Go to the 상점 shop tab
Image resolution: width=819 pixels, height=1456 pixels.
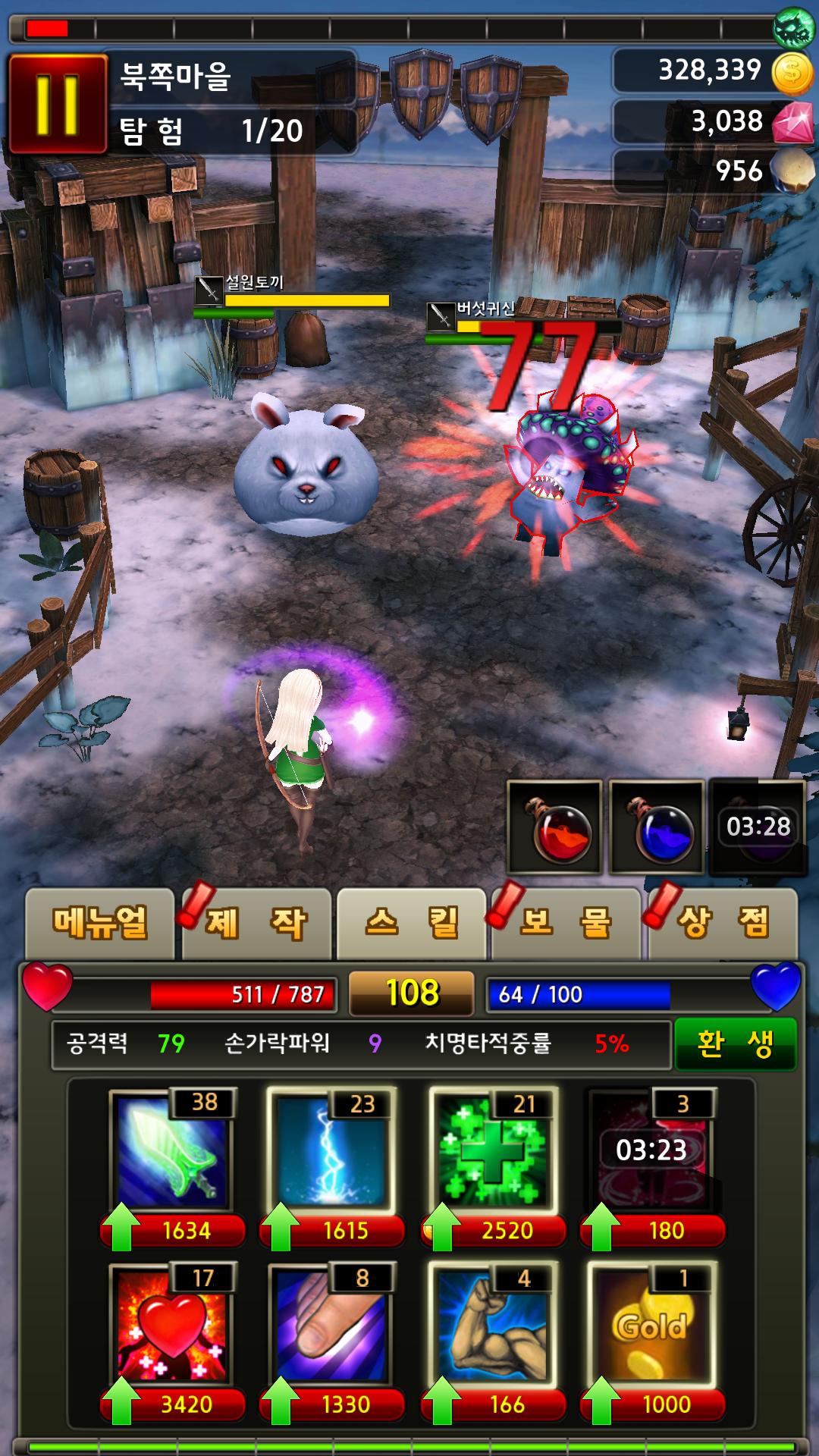click(723, 923)
